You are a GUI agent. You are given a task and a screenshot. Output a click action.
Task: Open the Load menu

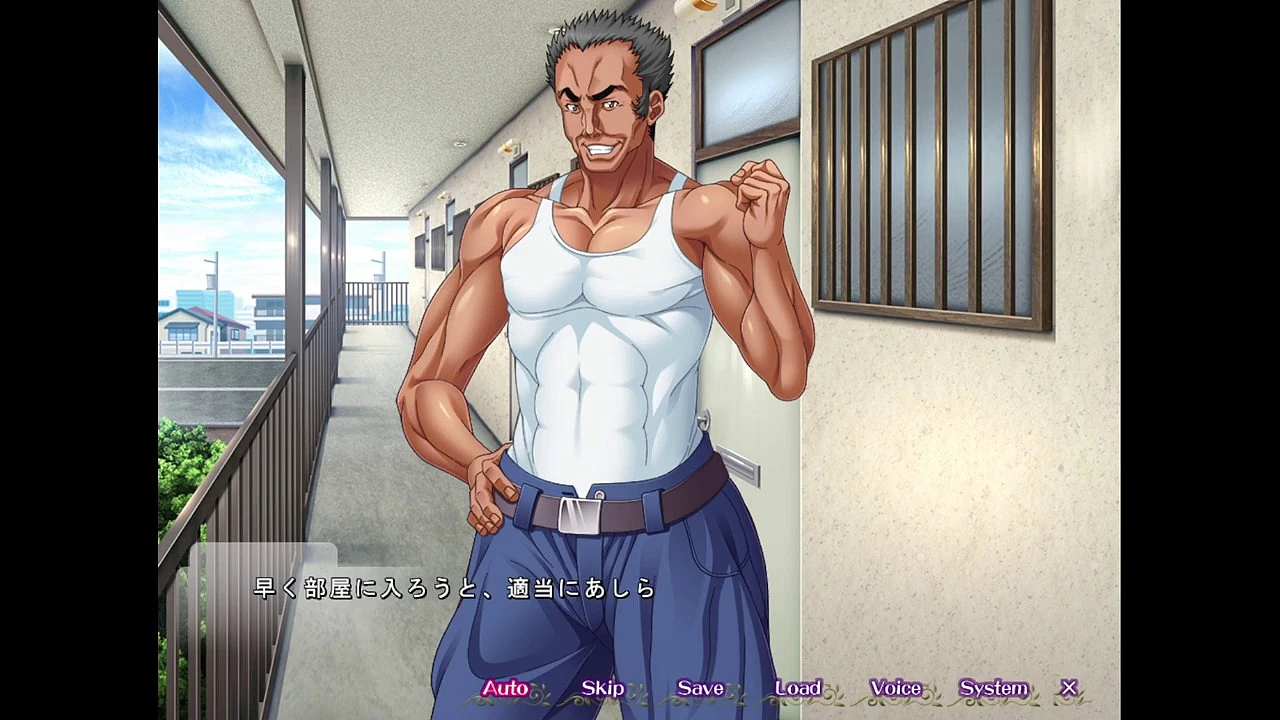coord(798,688)
